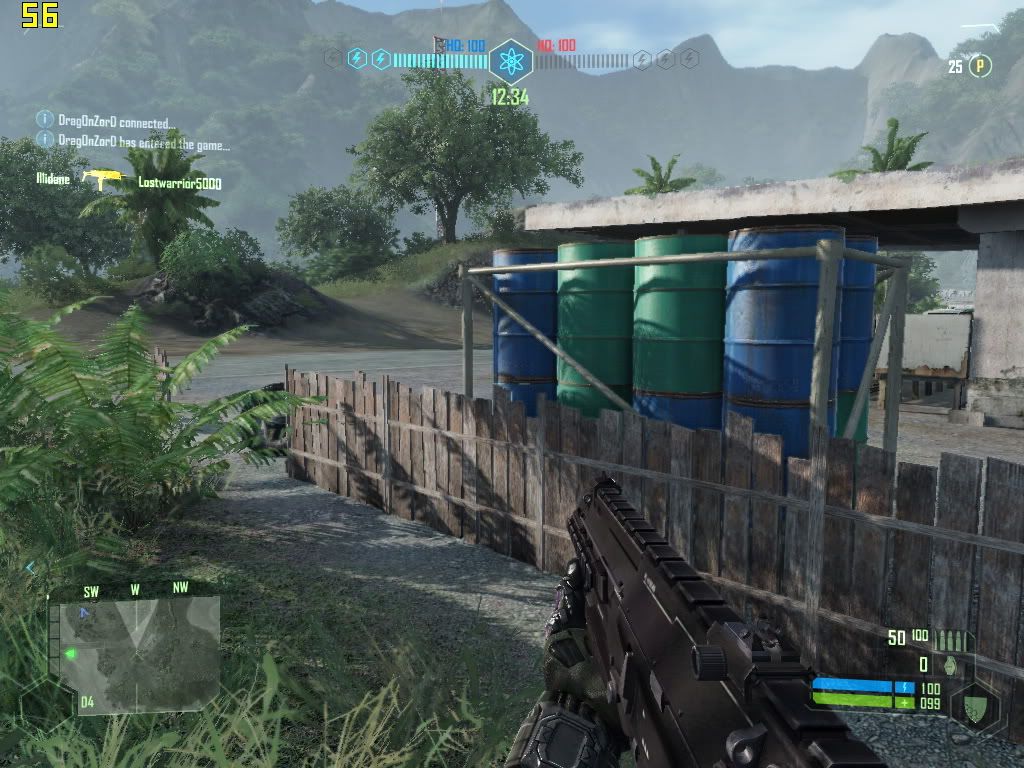Screen dimensions: 1024x768
Task: Click the atom emblem hexagon at top center
Action: pyautogui.click(x=511, y=60)
